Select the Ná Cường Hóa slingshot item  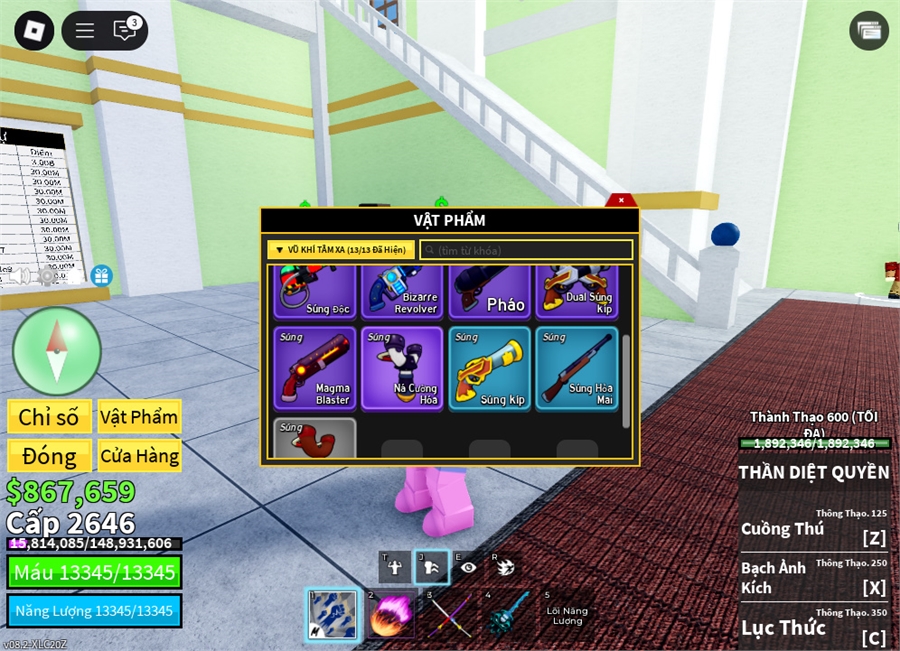(402, 368)
